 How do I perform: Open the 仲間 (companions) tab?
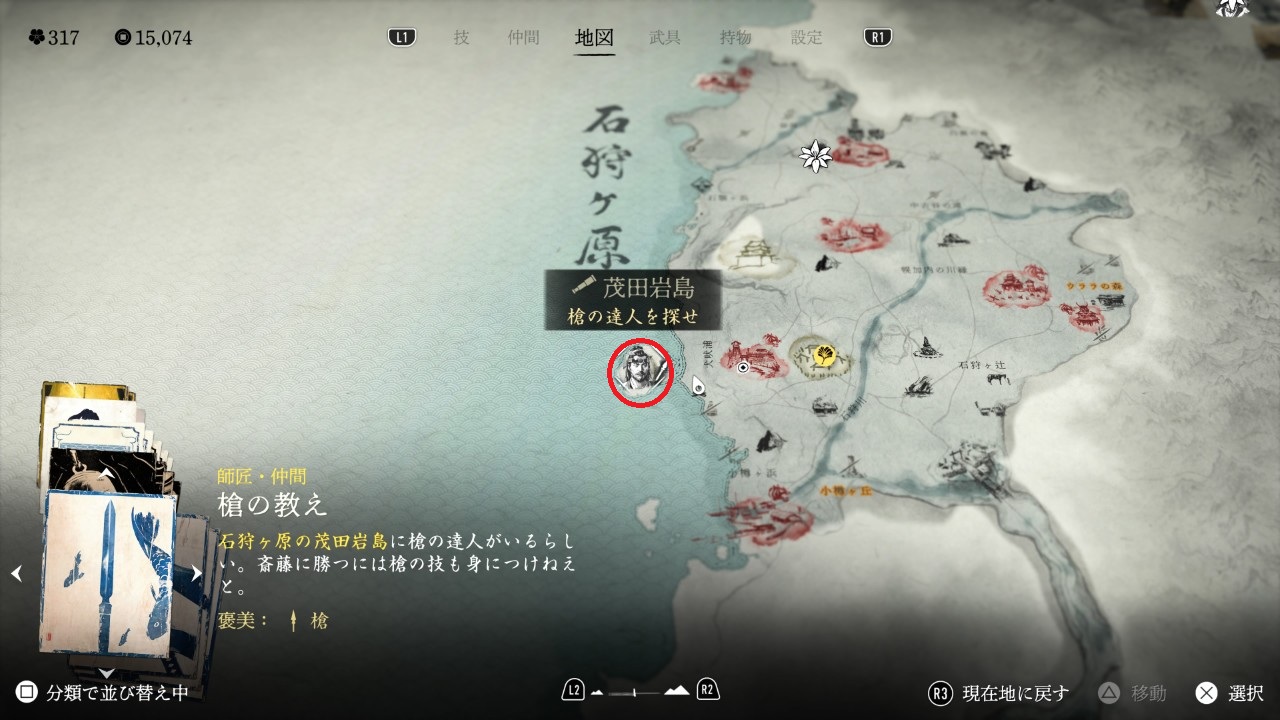(x=523, y=38)
